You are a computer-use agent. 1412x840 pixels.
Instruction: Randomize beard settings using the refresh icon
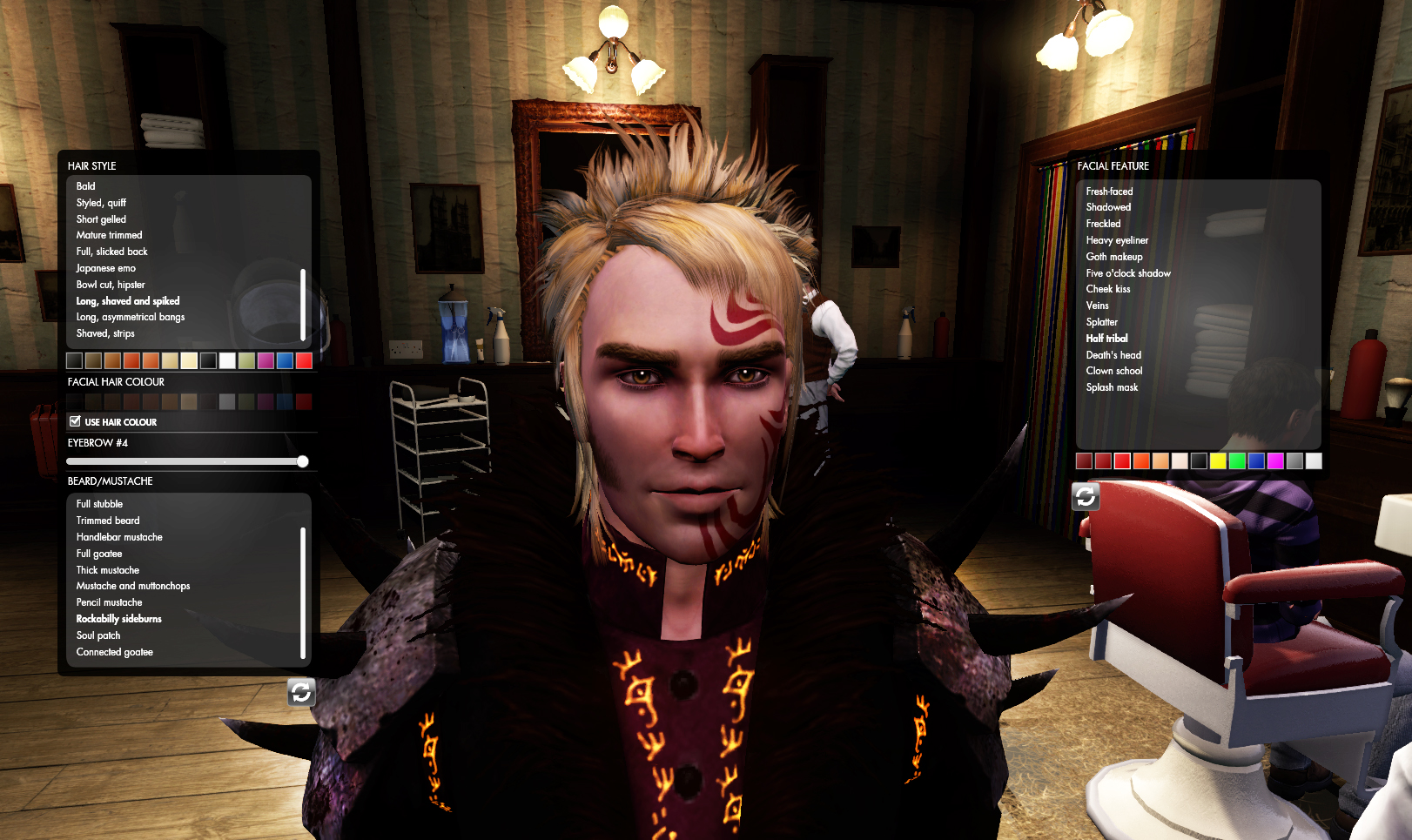(301, 694)
